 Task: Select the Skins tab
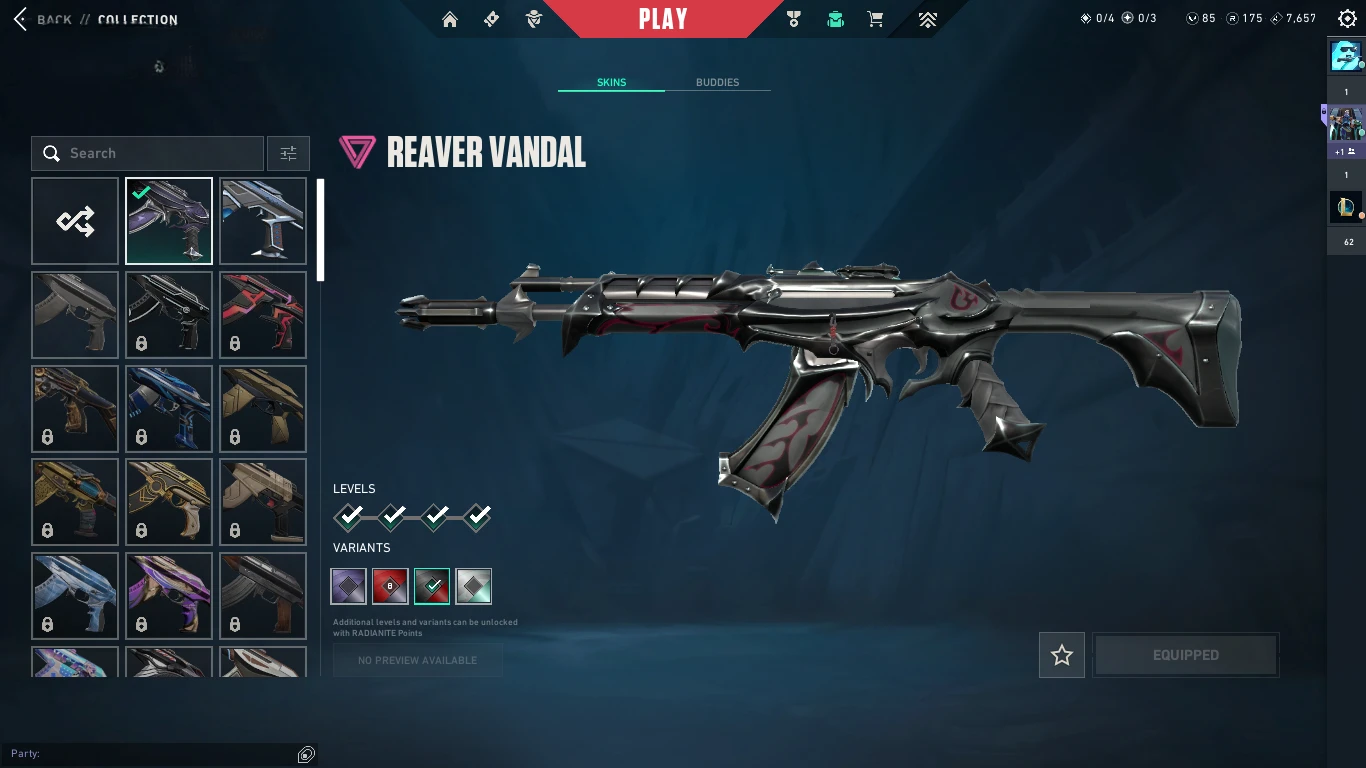[x=611, y=82]
